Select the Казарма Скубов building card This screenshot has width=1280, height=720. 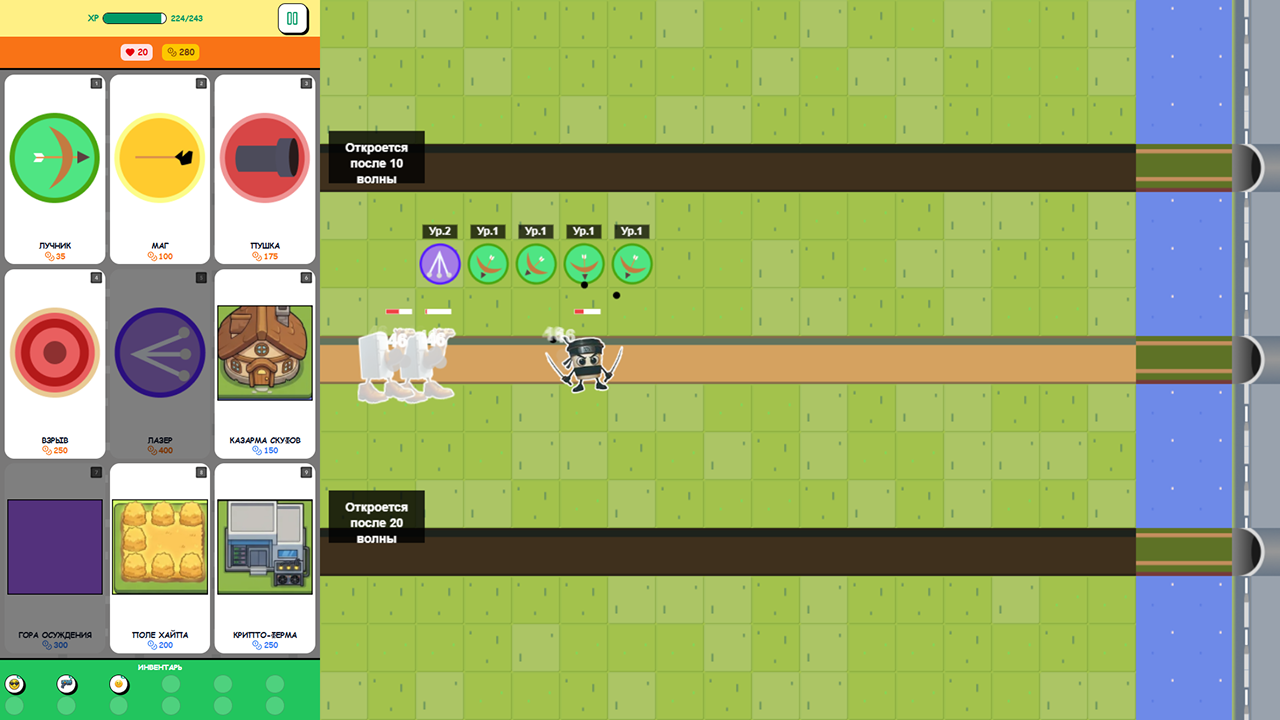click(x=264, y=352)
